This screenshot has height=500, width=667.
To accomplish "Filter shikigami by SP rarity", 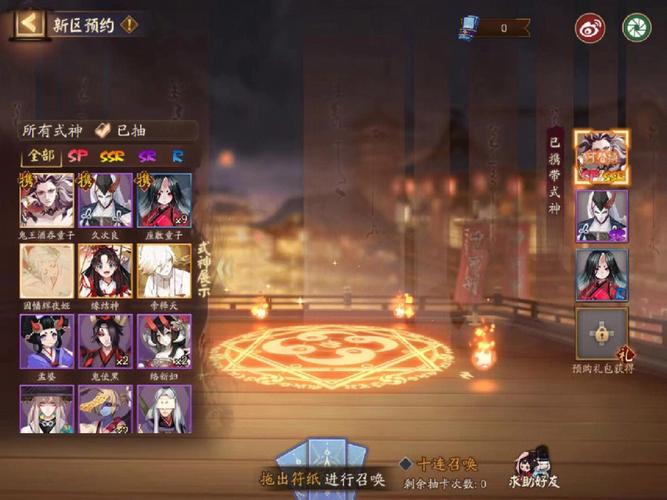I will click(x=78, y=156).
